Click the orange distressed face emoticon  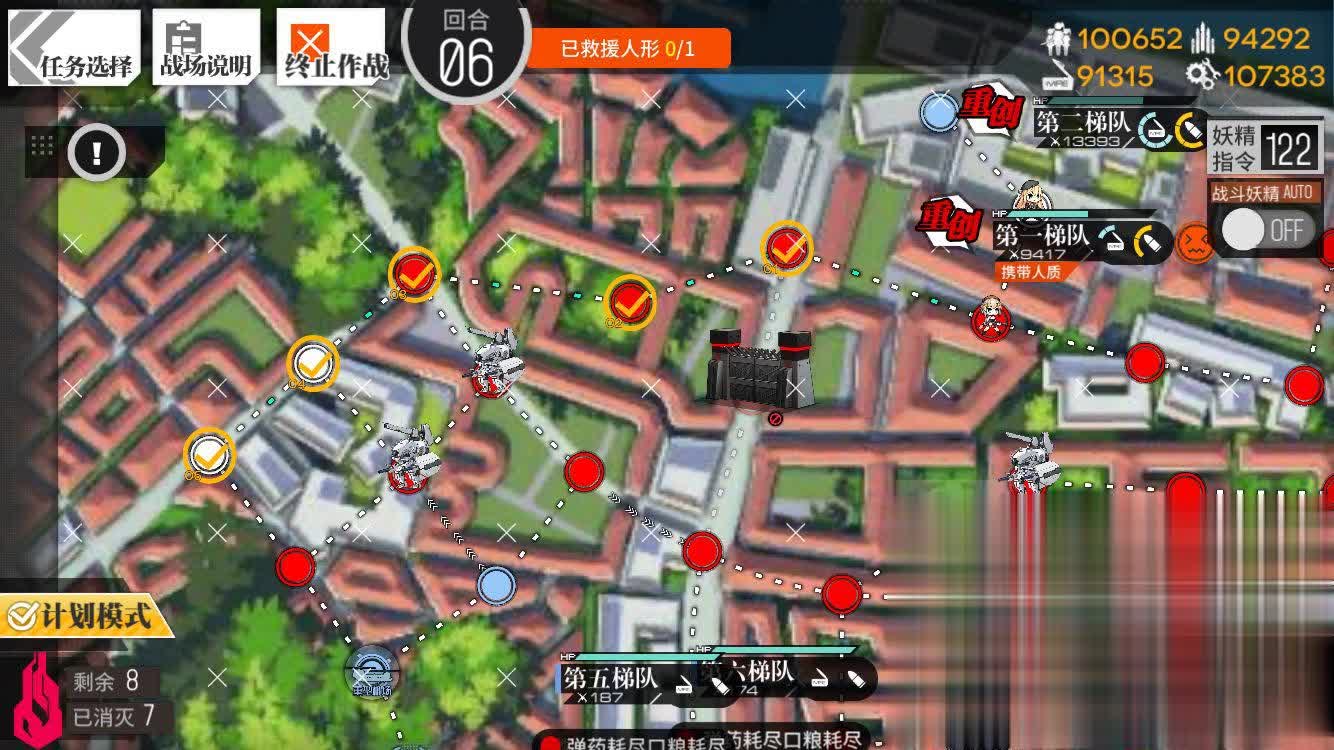point(1197,241)
